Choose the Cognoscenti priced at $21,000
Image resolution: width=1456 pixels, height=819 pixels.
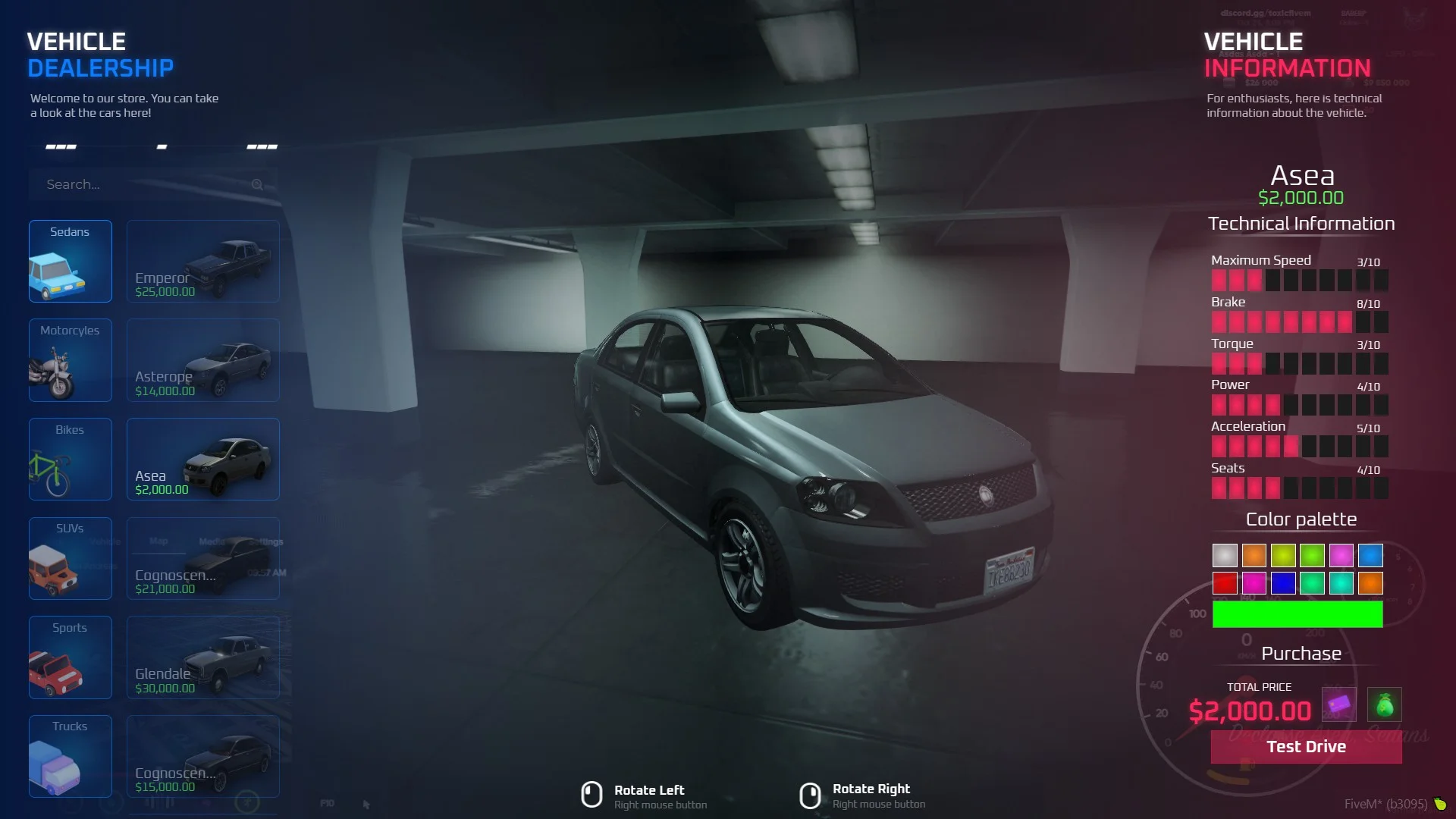[x=202, y=558]
